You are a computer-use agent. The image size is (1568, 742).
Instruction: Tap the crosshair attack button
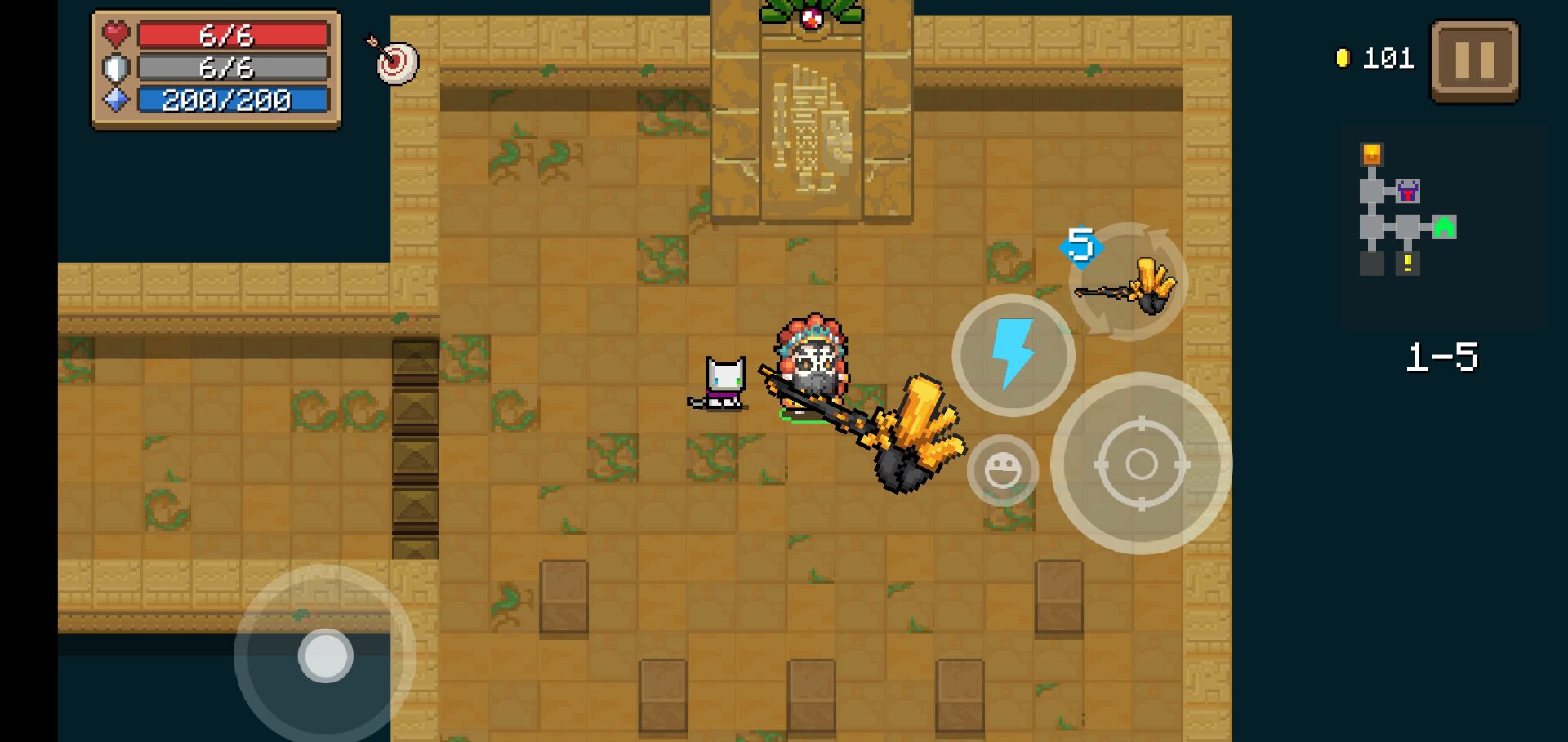(x=1141, y=464)
